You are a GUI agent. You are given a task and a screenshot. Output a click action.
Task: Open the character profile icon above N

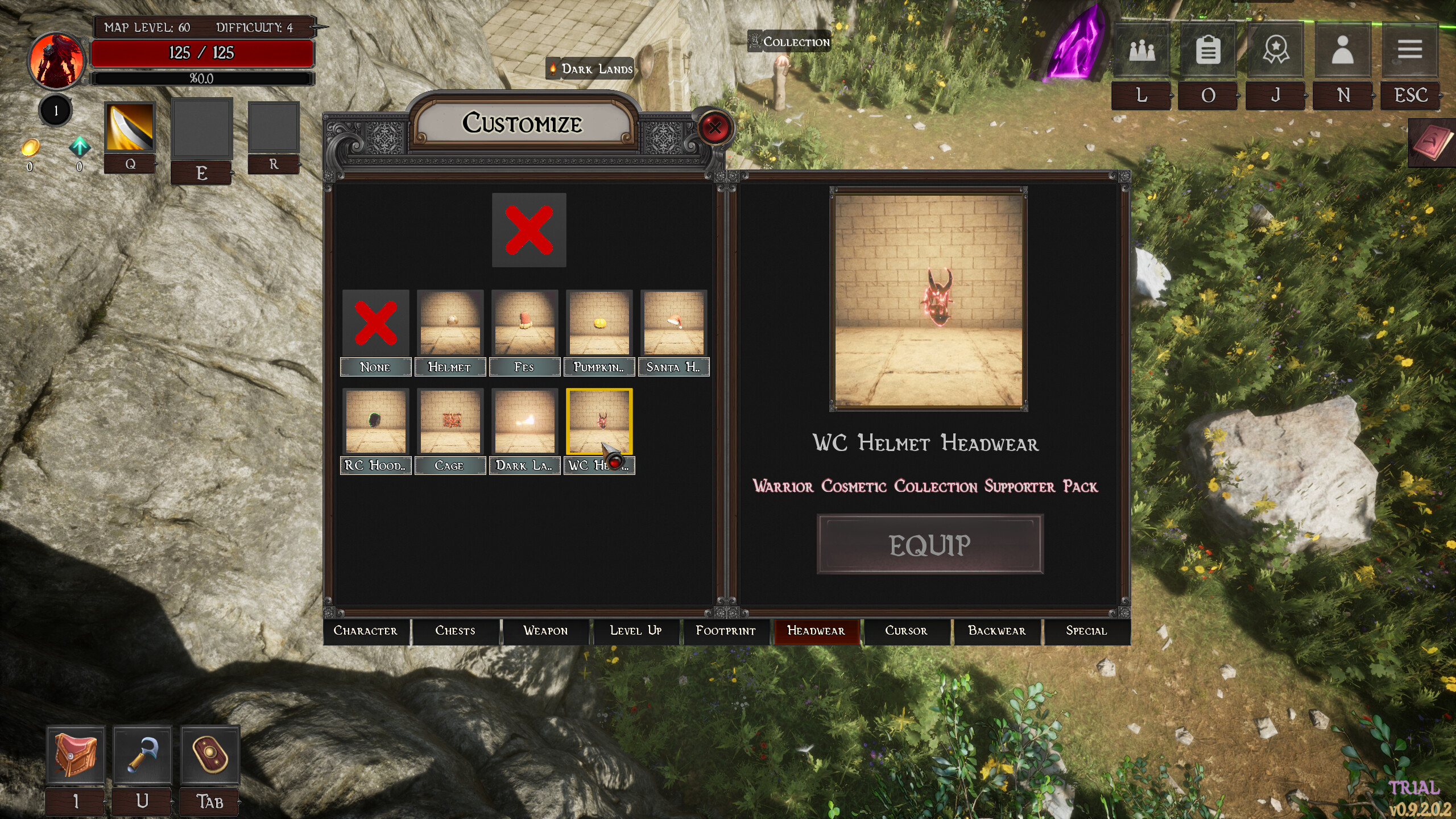[1342, 50]
